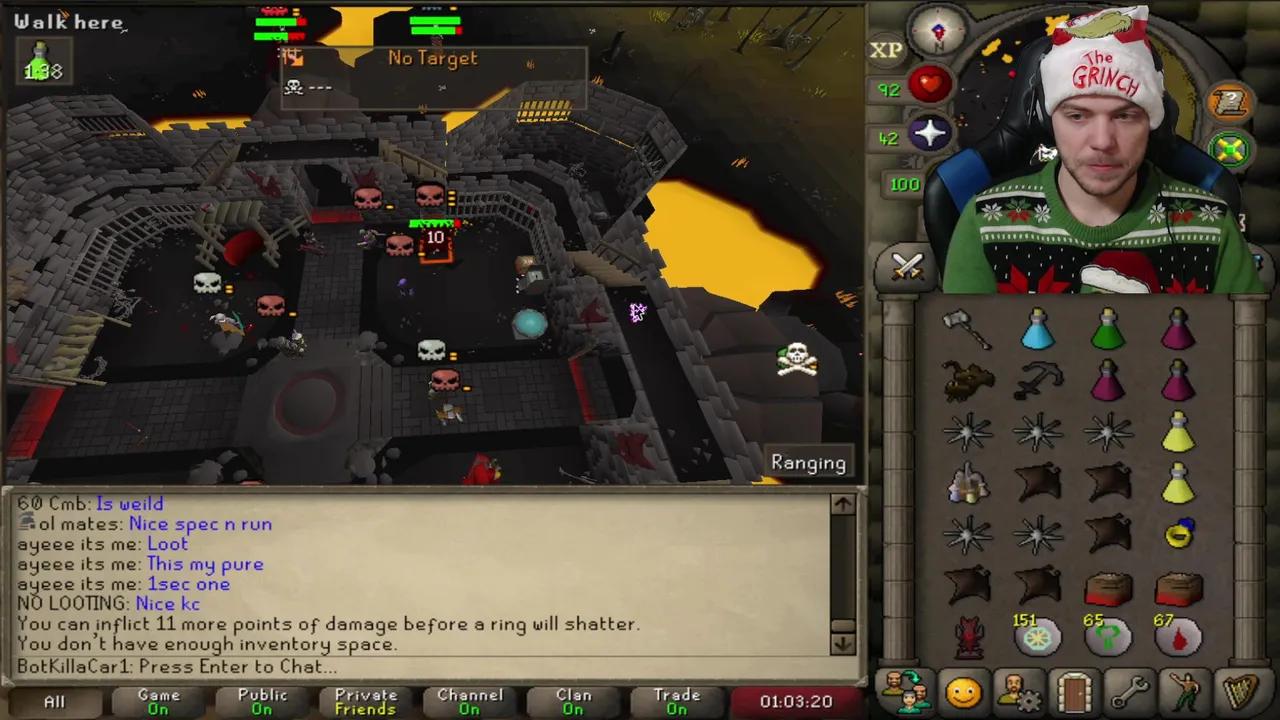Screen dimensions: 1280x720
Task: Click the Logout door icon
Action: [1073, 688]
